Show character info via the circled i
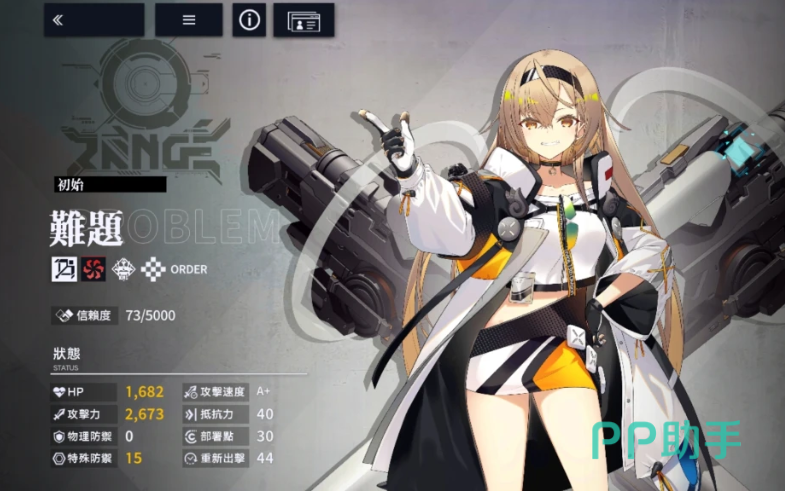This screenshot has height=491, width=785. (249, 20)
